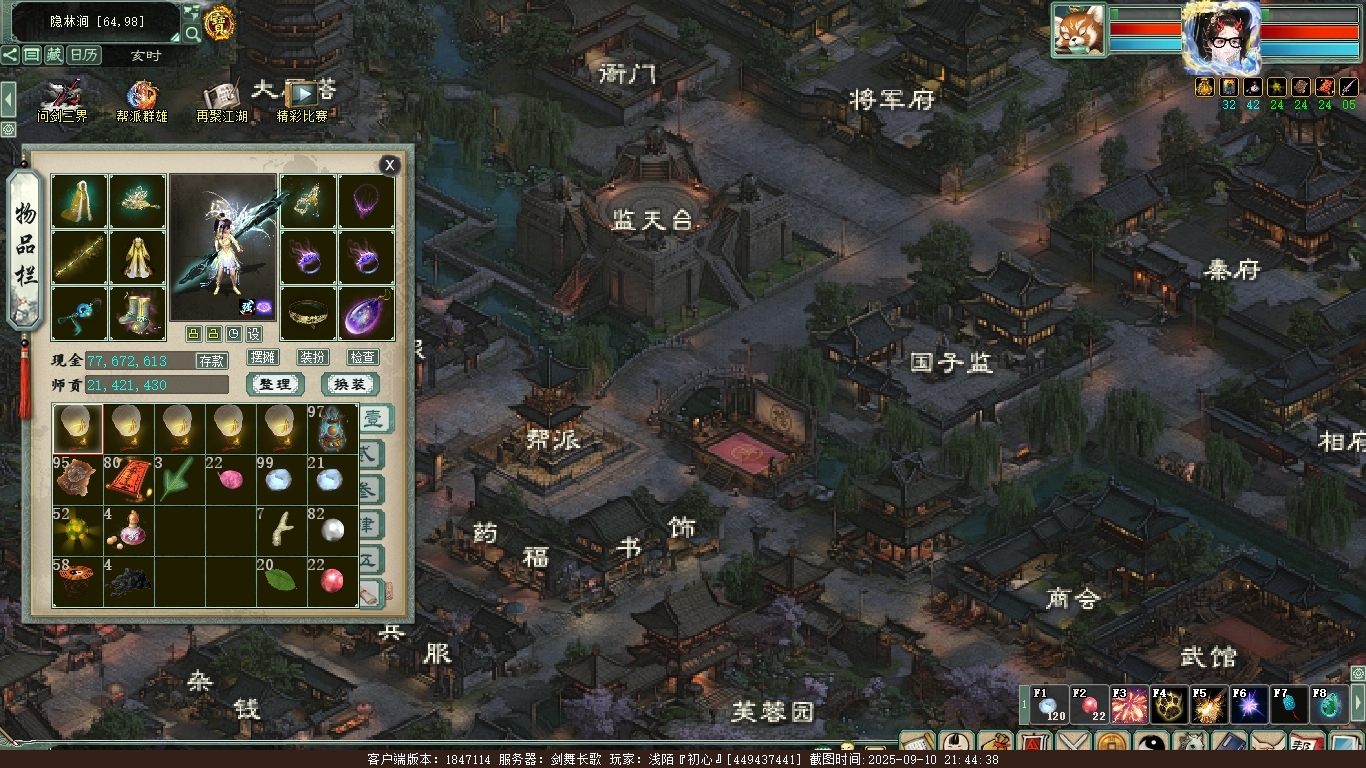Select the purple amulet equipment slot
This screenshot has width=1366, height=768.
pos(366,313)
